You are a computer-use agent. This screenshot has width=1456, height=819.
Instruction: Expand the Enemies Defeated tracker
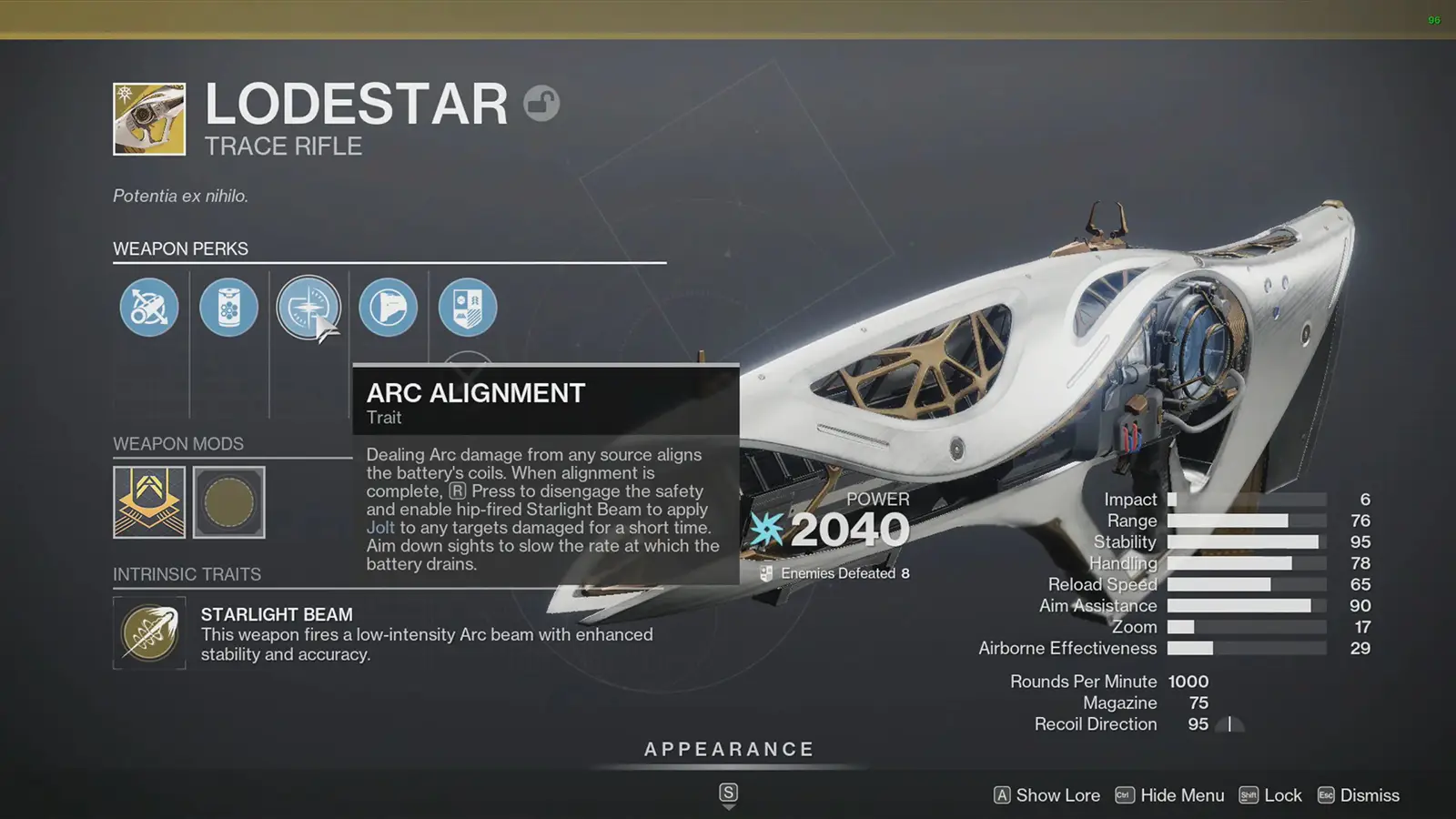point(839,573)
